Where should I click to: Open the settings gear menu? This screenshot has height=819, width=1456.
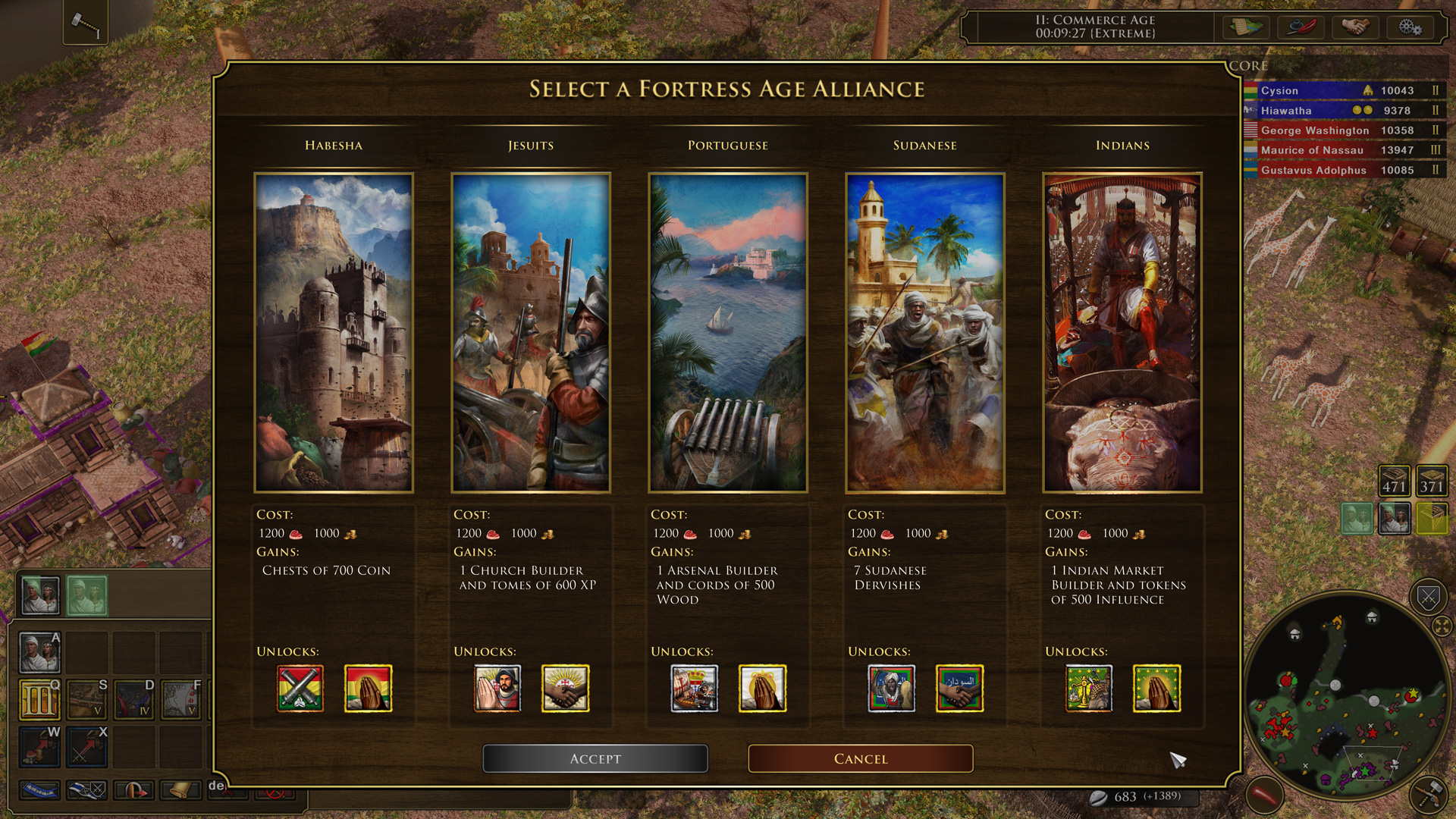(1410, 27)
